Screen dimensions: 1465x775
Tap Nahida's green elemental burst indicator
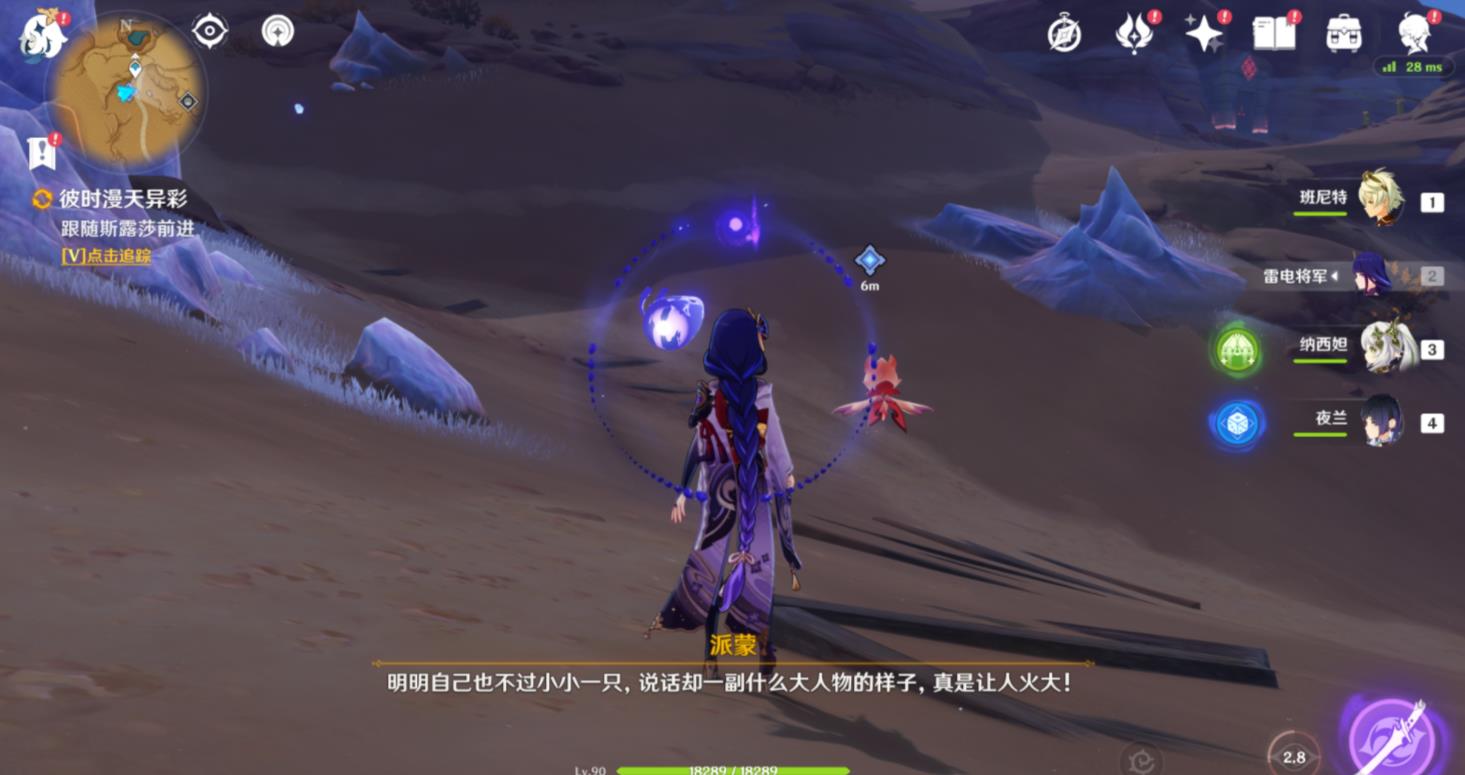[x=1237, y=353]
